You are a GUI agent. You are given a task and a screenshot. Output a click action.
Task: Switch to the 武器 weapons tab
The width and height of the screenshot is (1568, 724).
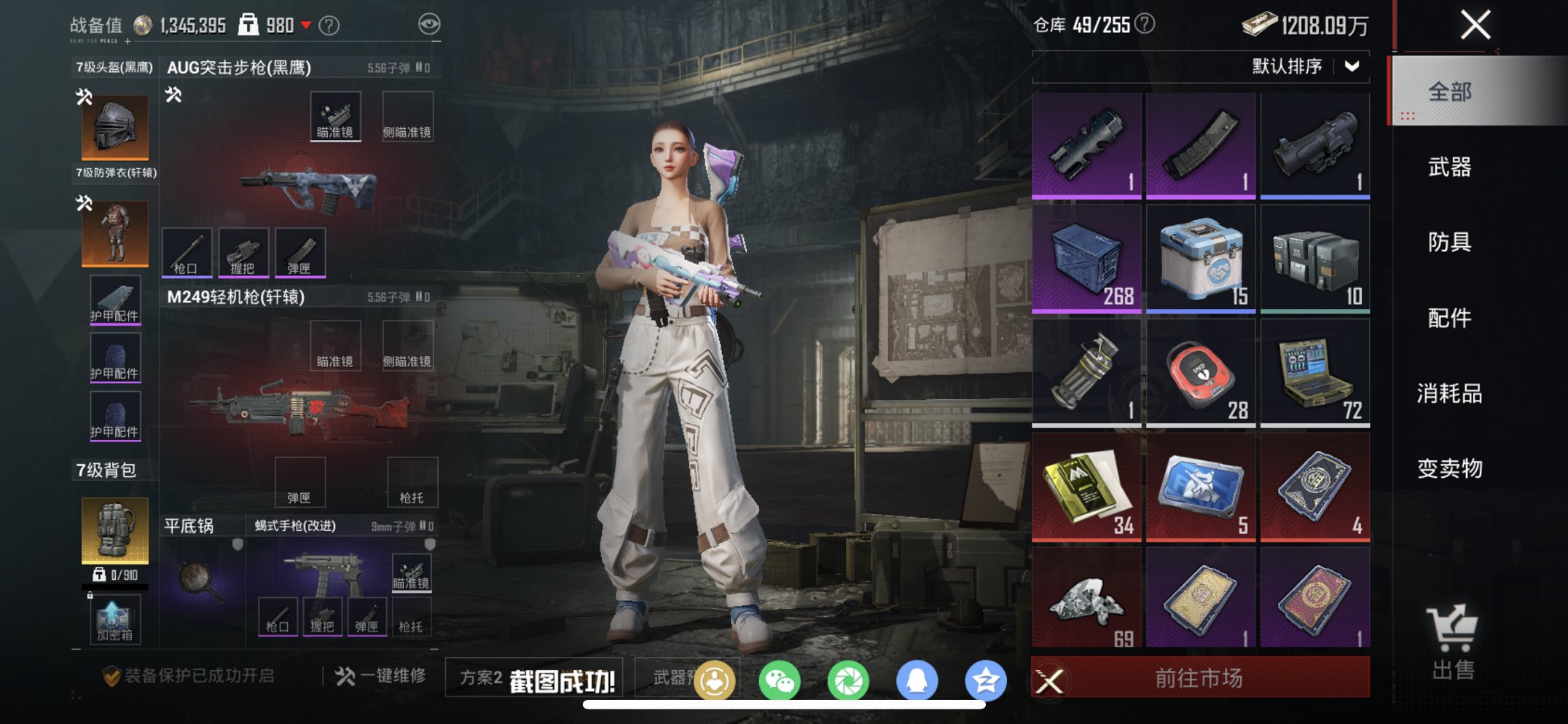1449,168
